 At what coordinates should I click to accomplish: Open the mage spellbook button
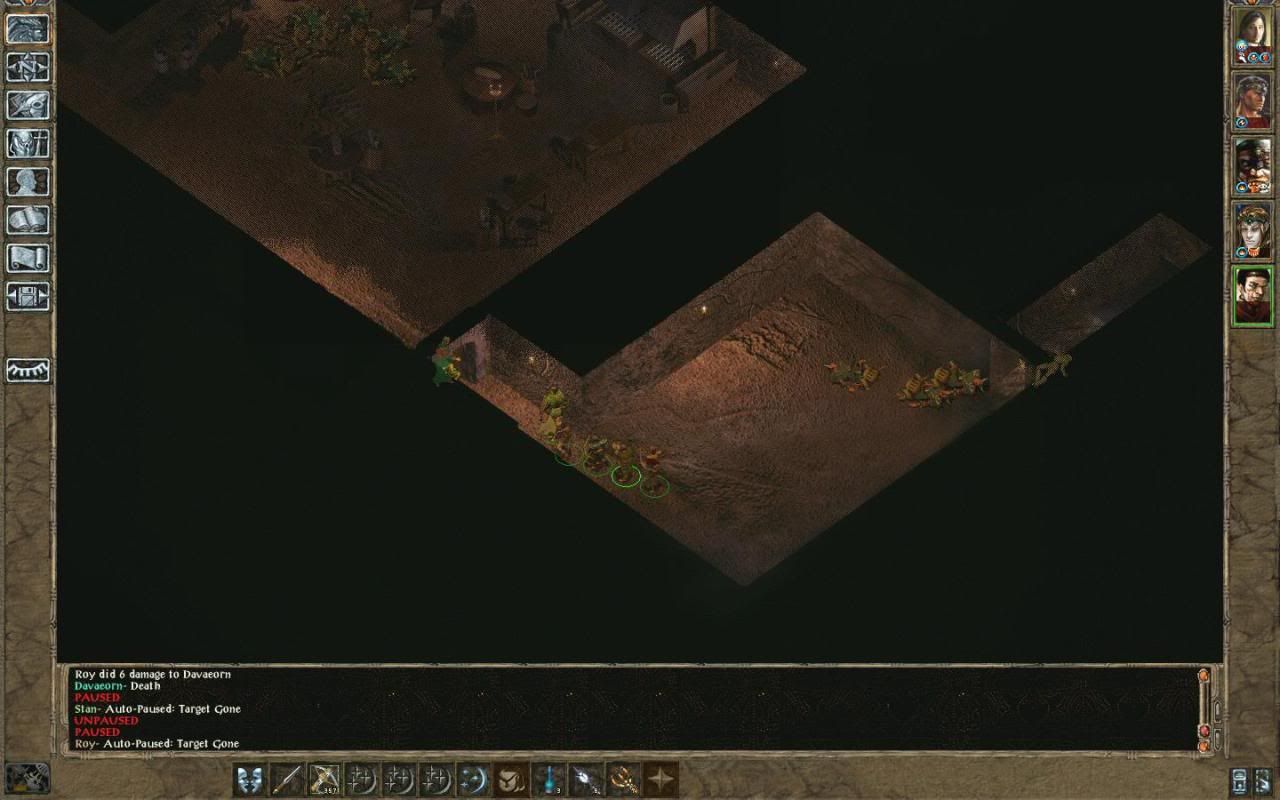click(27, 219)
